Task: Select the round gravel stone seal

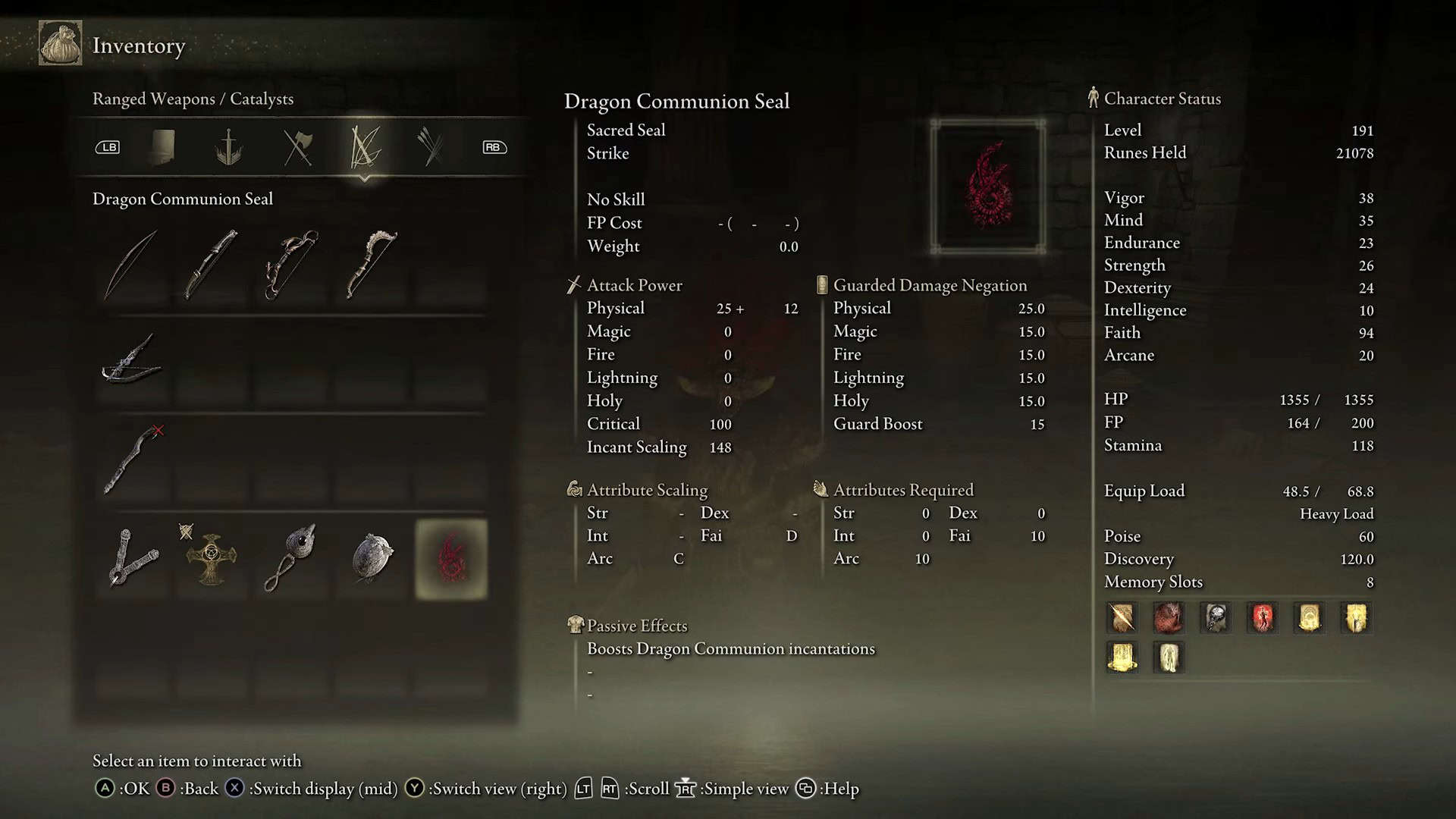Action: pos(372,559)
